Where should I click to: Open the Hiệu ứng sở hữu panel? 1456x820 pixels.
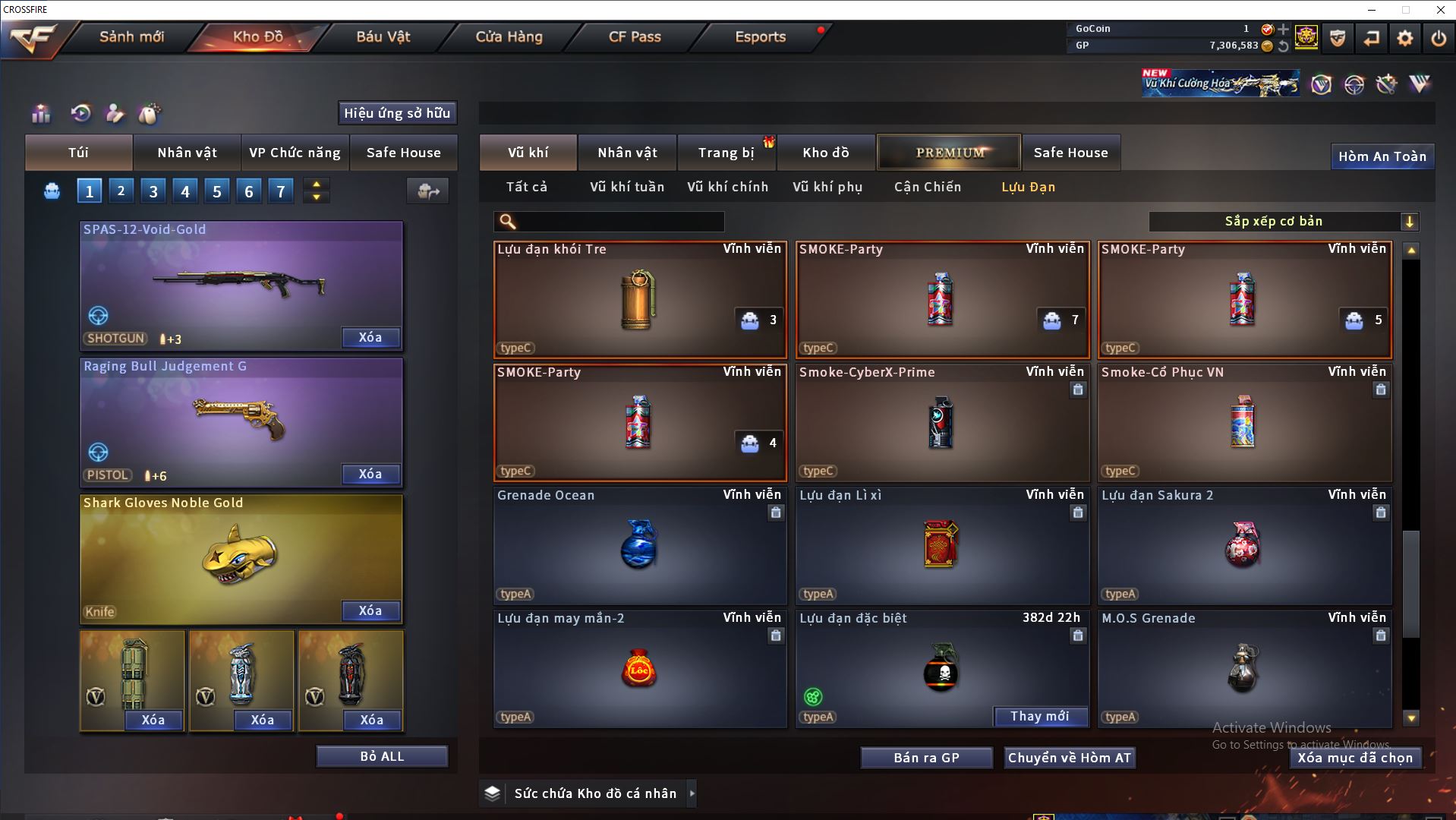397,113
